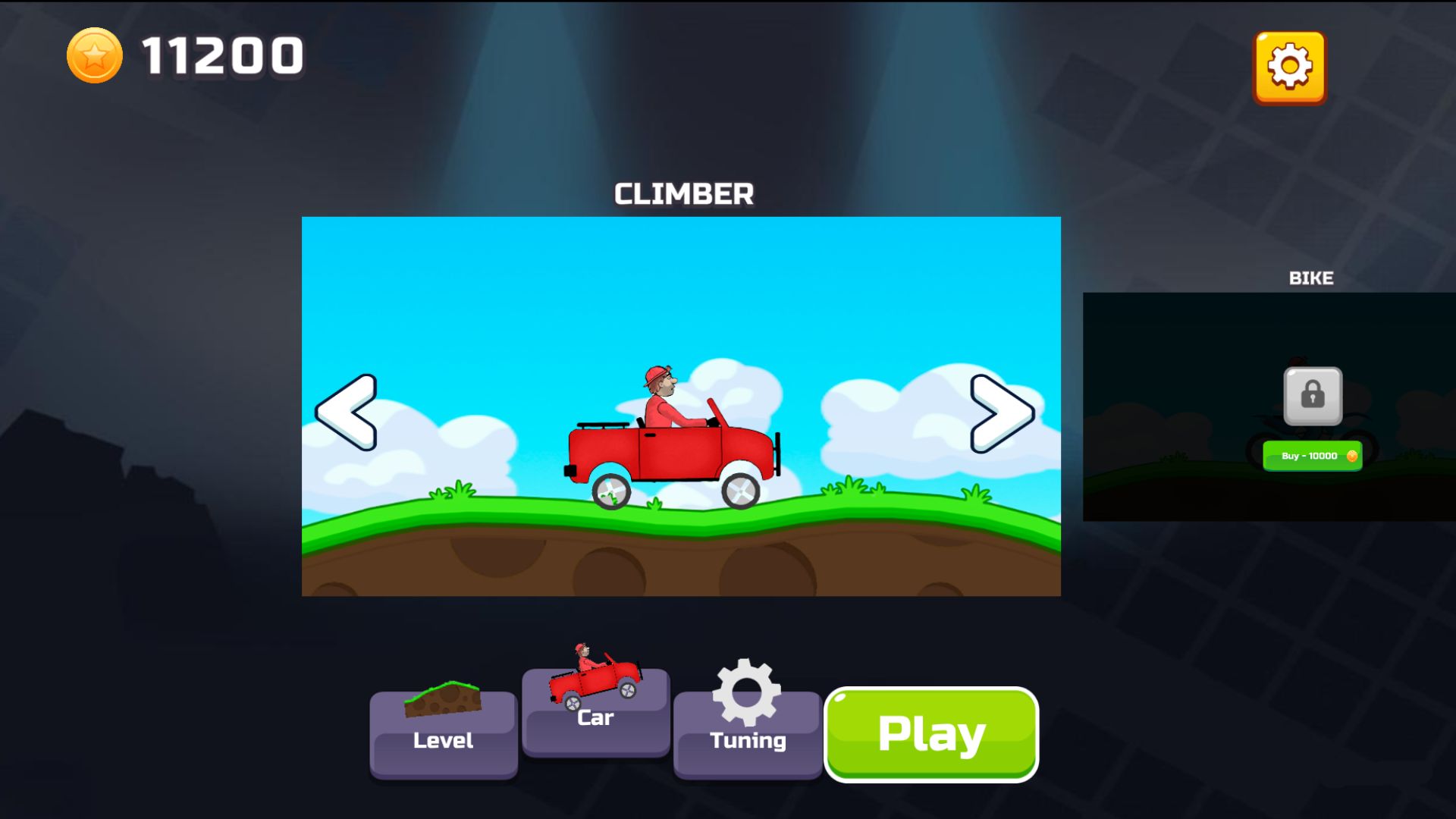
Task: Click the coin balance counter
Action: pyautogui.click(x=220, y=55)
